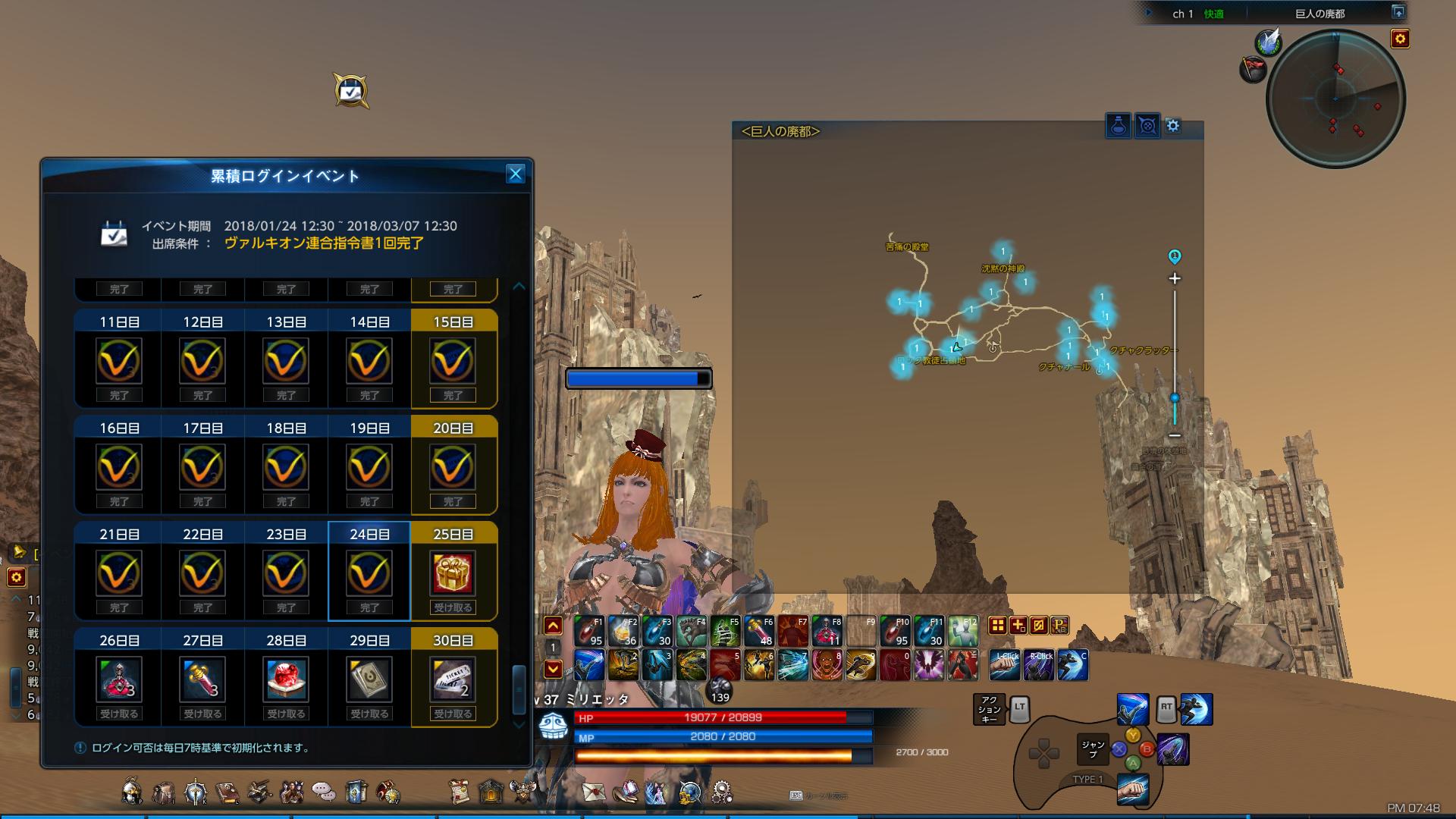Close the cumulative login event window

(x=516, y=174)
